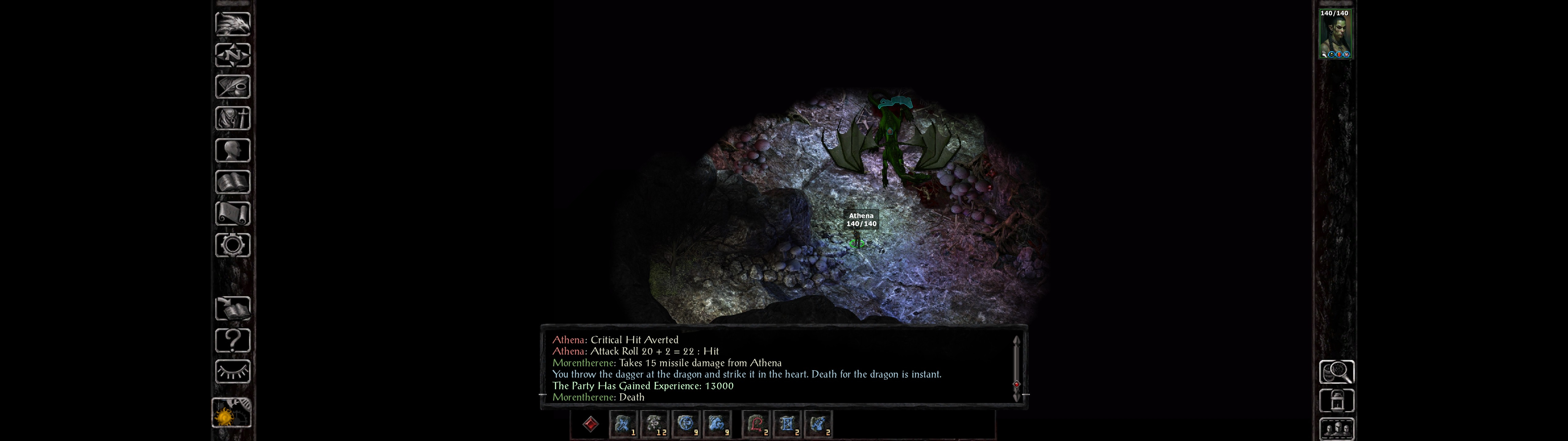This screenshot has width=1568, height=441.
Task: Toggle party AI with the lantern button
Action: coord(1336,400)
